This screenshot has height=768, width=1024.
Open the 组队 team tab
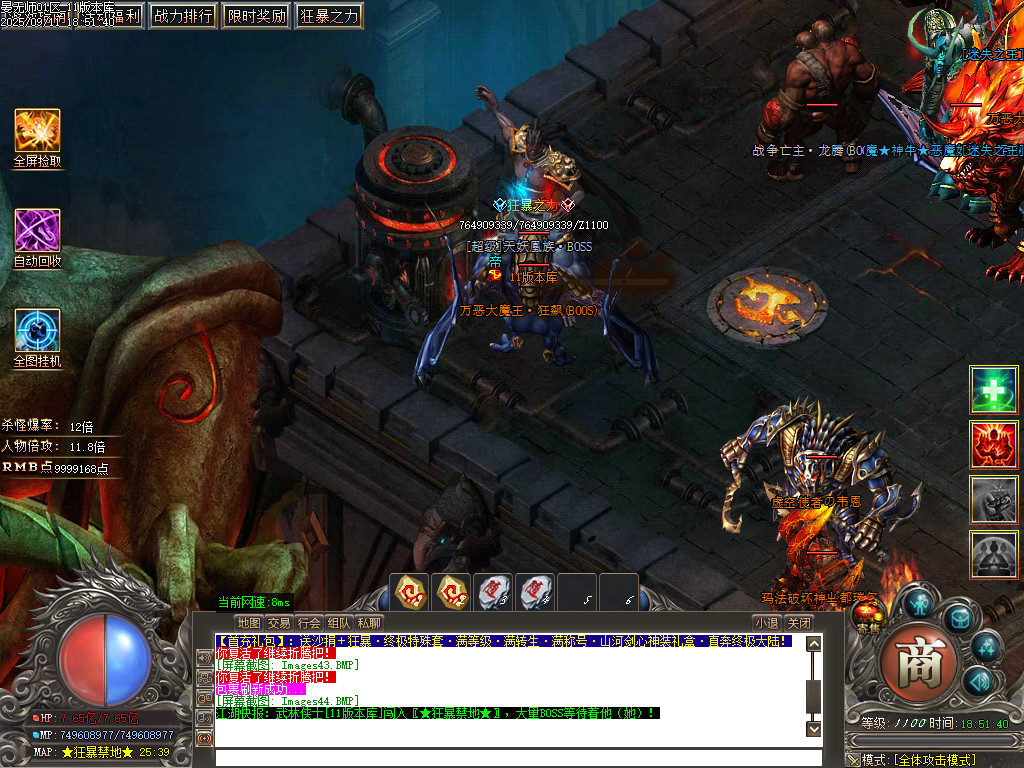coord(340,623)
